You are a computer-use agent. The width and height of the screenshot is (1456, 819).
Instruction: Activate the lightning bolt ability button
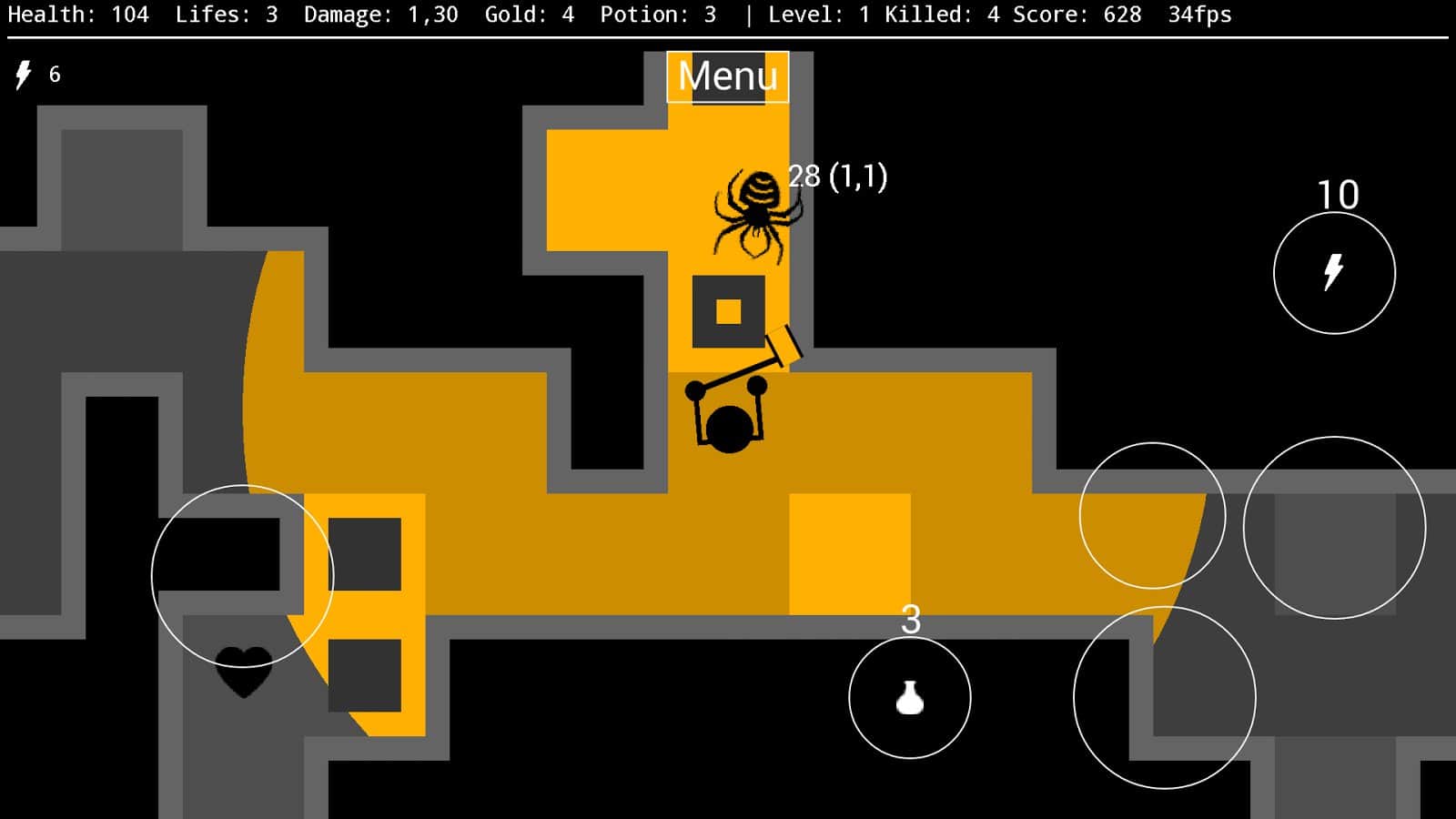(1334, 271)
